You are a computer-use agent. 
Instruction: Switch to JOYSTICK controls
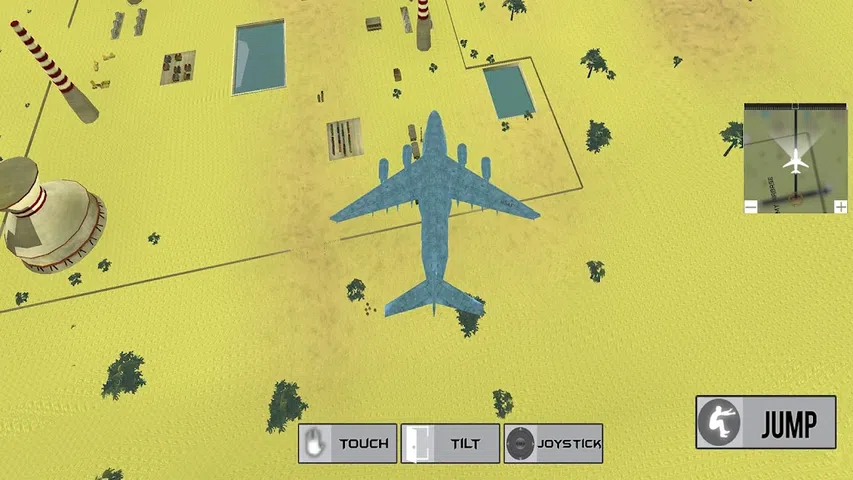coord(553,444)
